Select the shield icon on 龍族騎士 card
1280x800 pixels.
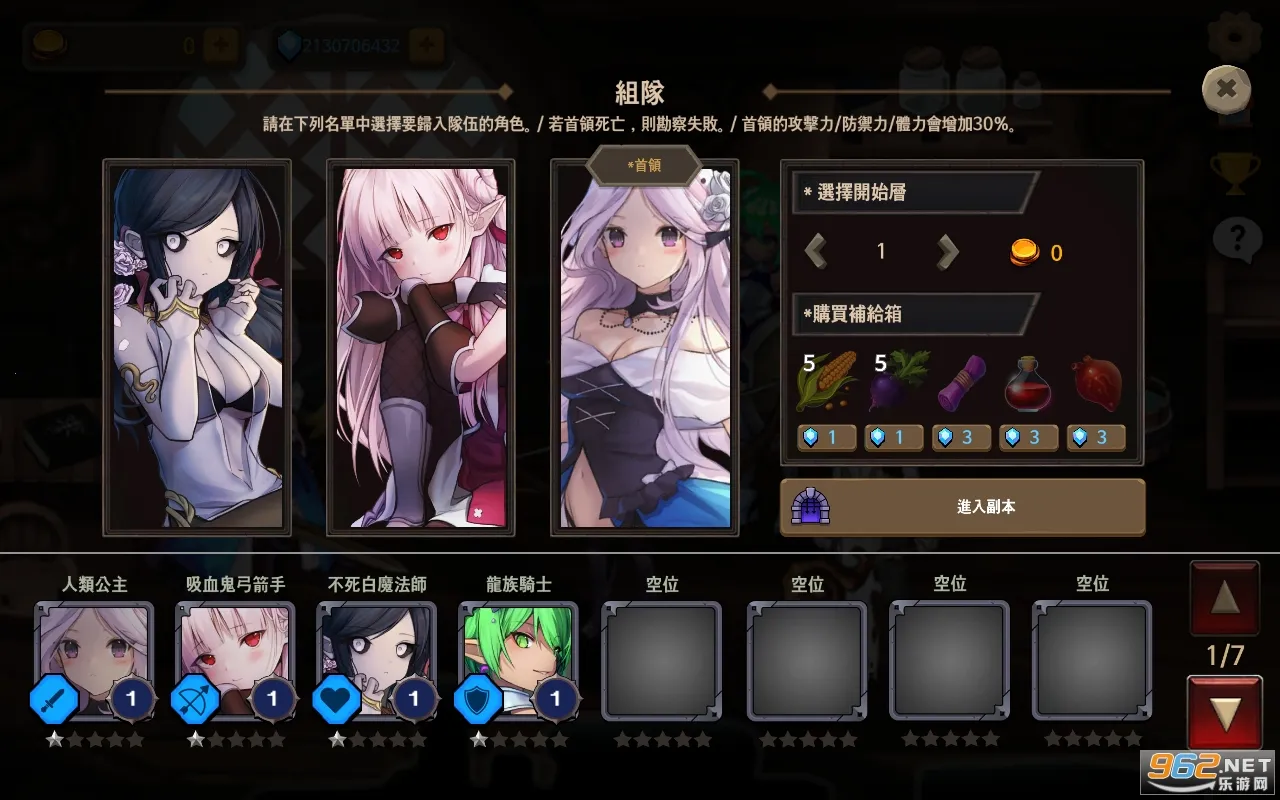pos(479,699)
